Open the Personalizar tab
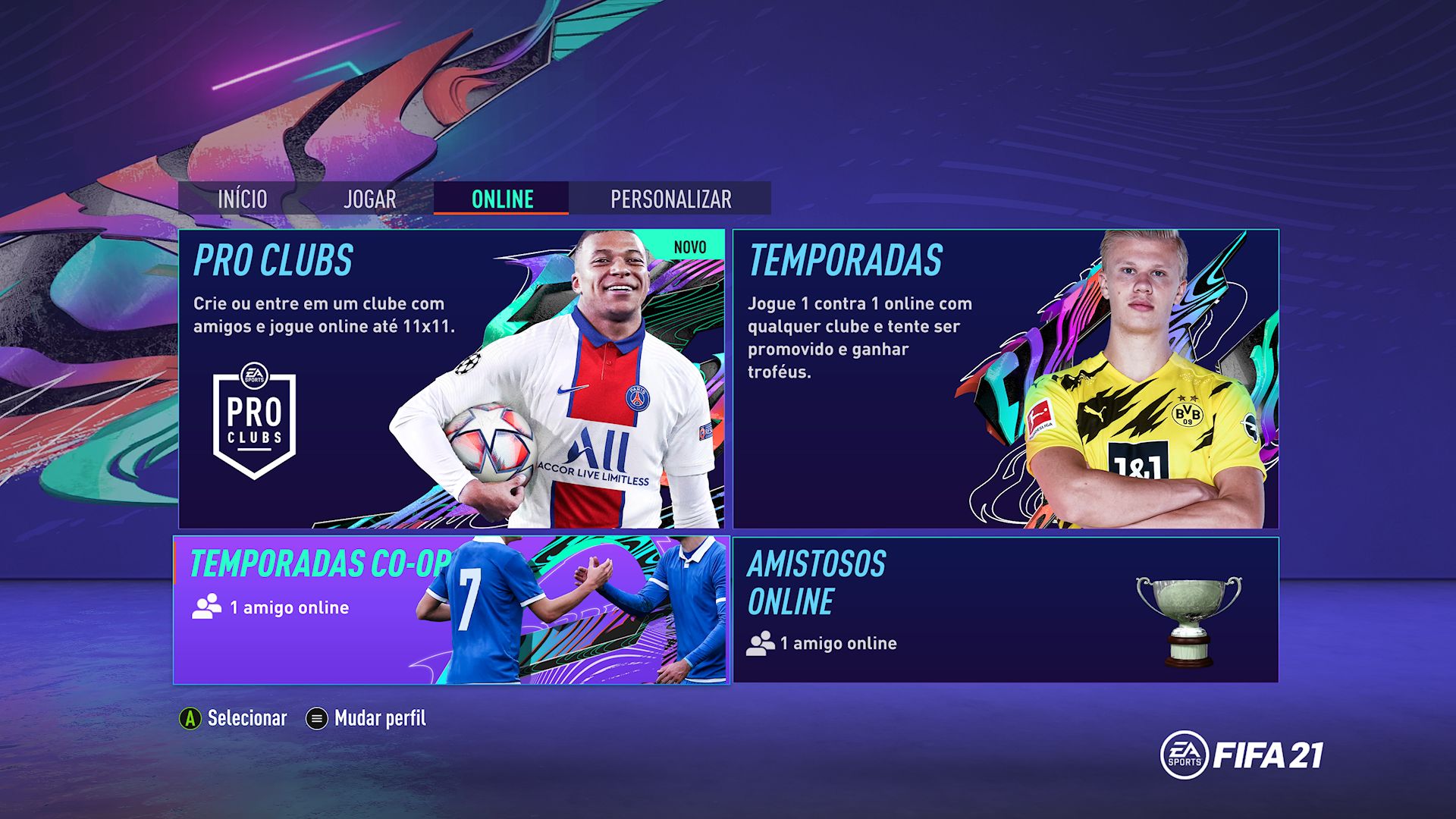 pyautogui.click(x=670, y=199)
